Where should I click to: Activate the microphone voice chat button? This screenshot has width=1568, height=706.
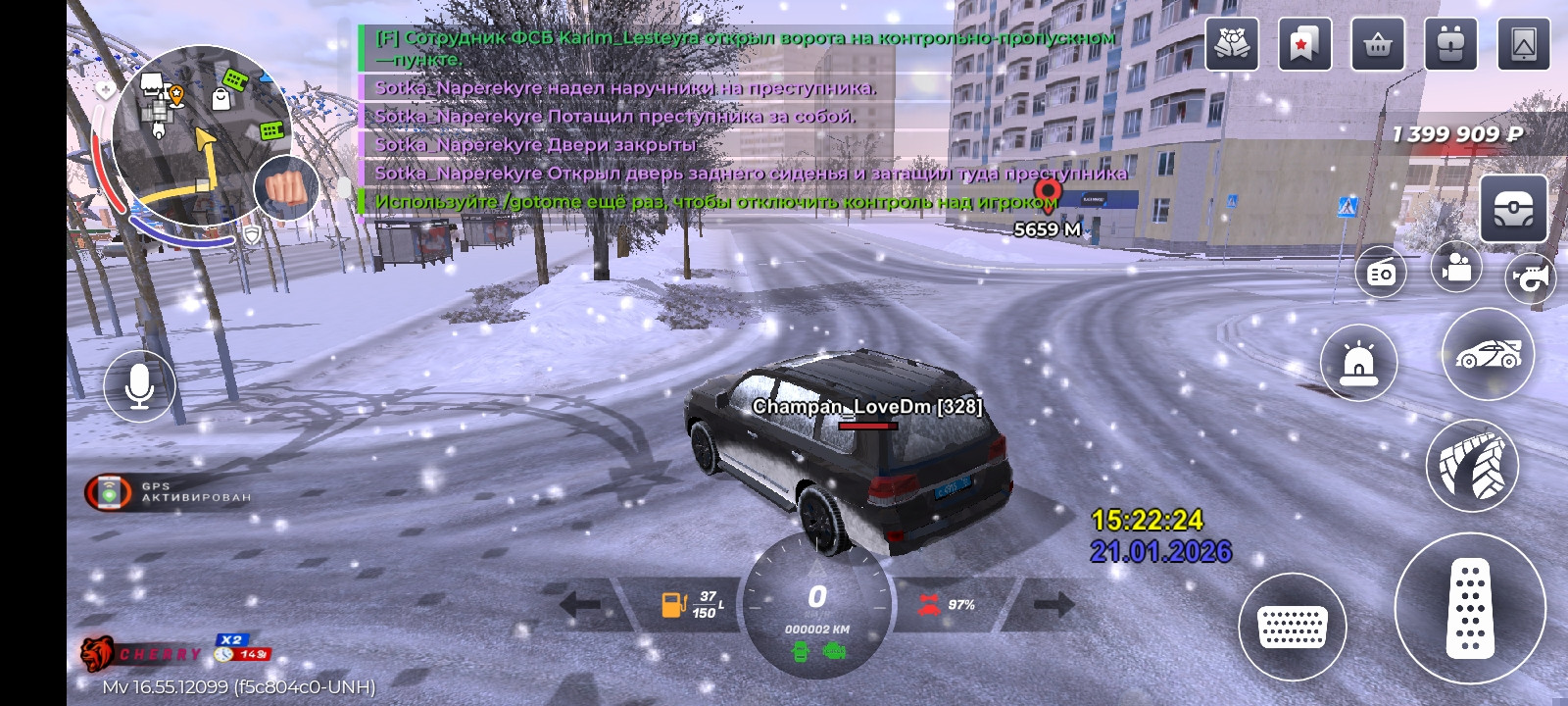pos(139,386)
